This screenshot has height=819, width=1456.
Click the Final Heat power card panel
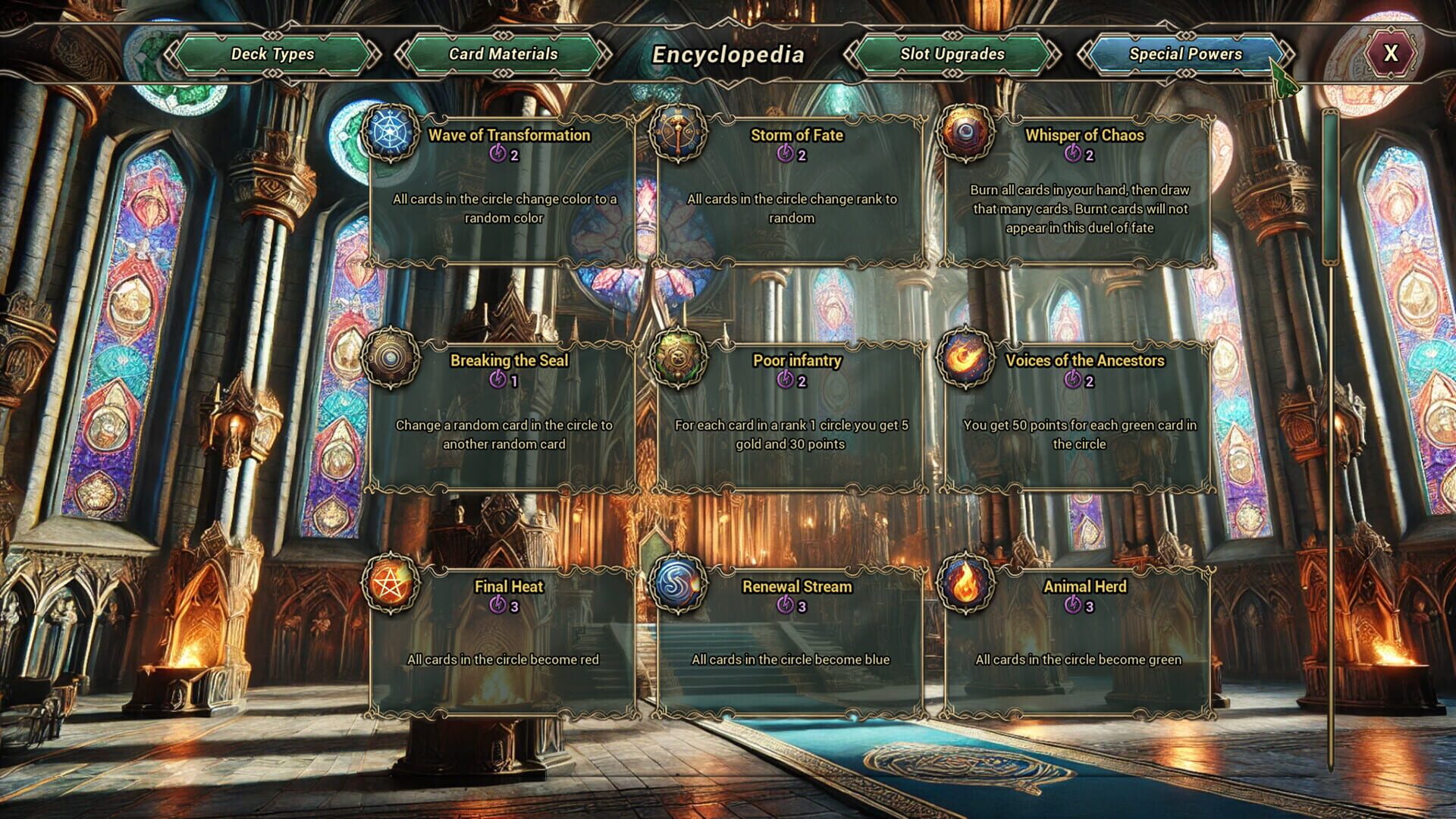coord(500,645)
